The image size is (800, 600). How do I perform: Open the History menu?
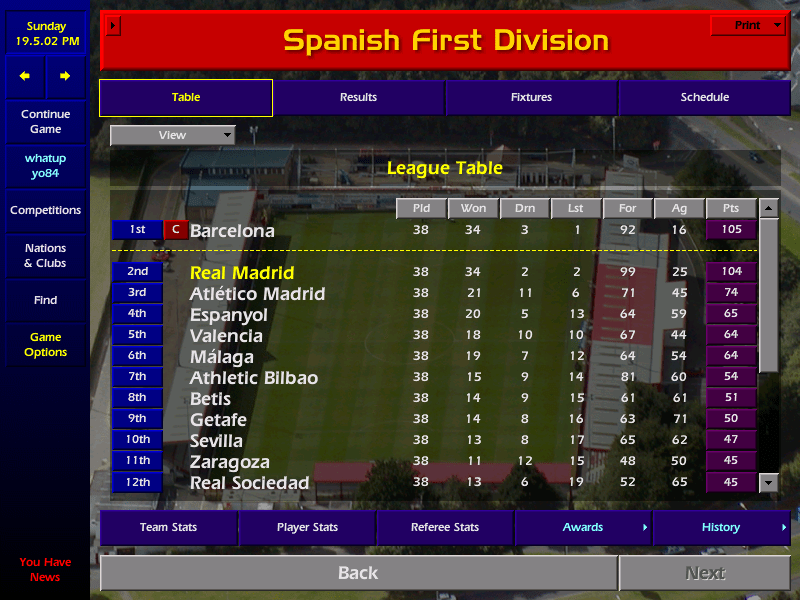tap(721, 527)
